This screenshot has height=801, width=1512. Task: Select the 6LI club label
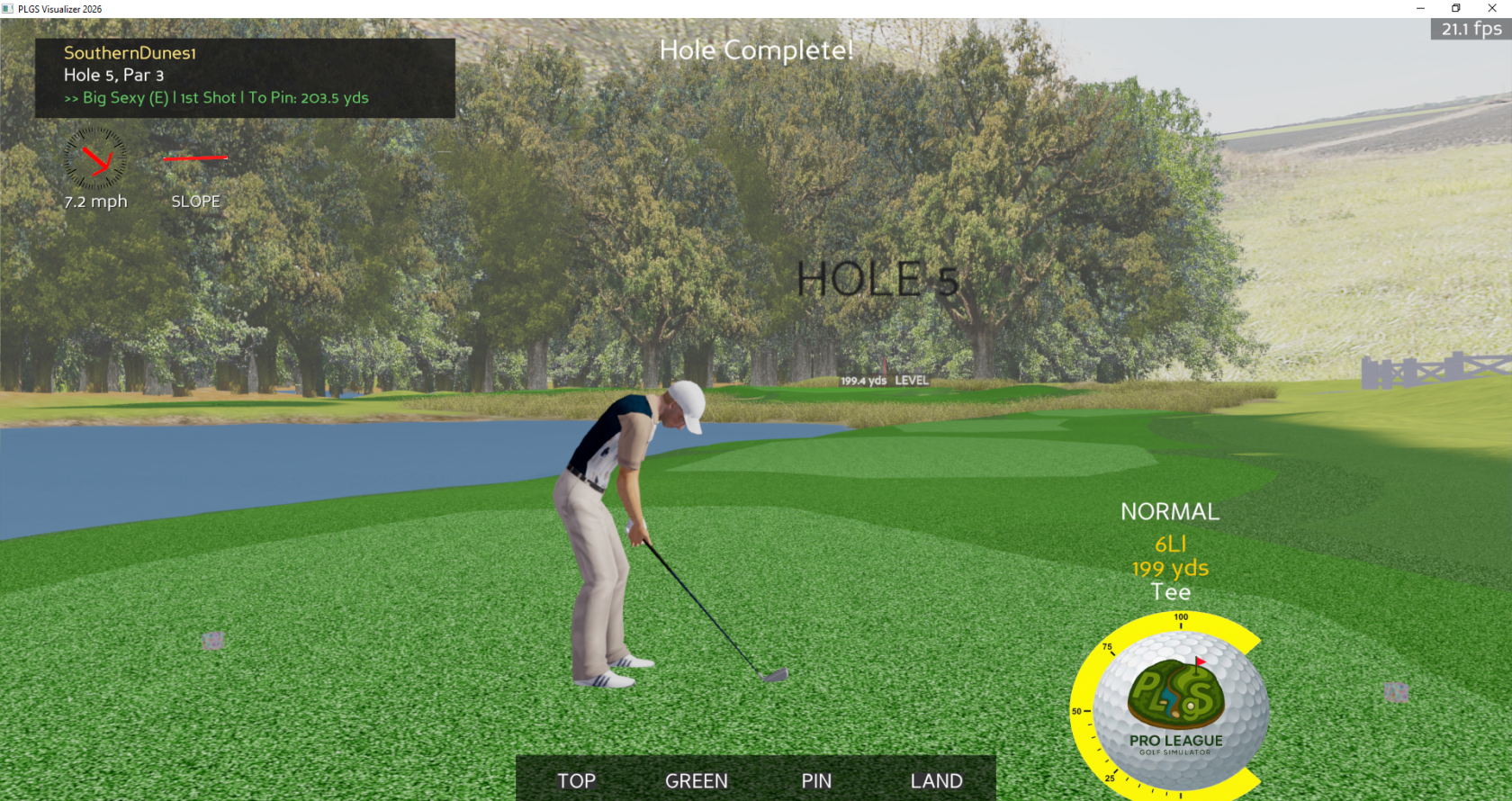pyautogui.click(x=1170, y=544)
